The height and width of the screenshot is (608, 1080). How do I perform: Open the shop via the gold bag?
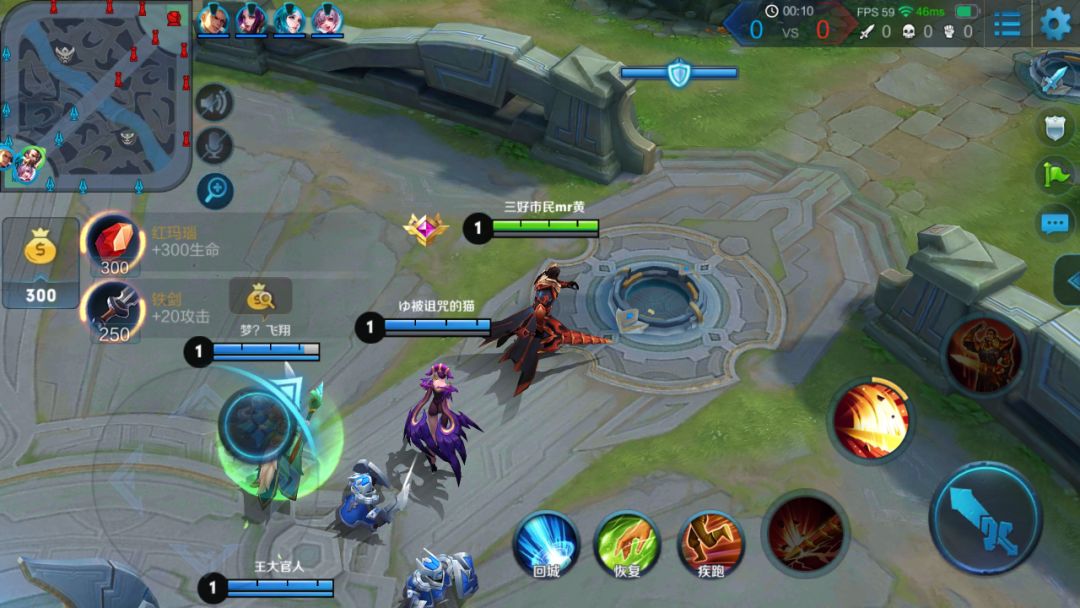pyautogui.click(x=41, y=262)
